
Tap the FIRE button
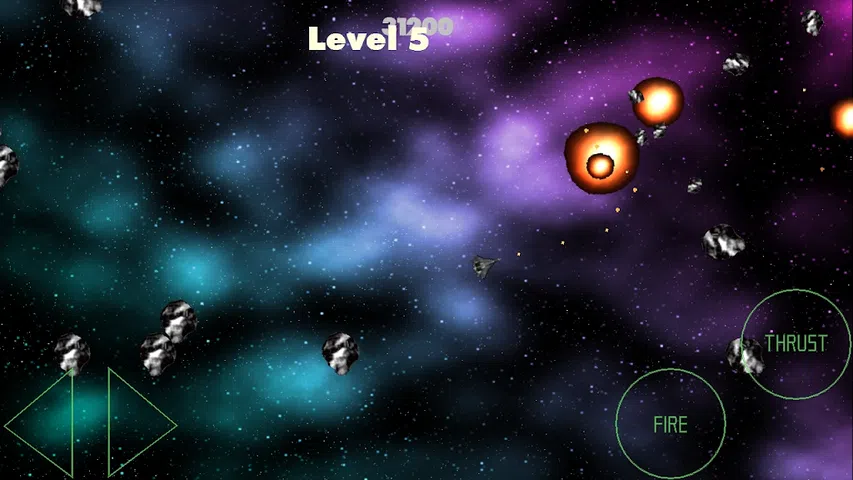point(670,424)
